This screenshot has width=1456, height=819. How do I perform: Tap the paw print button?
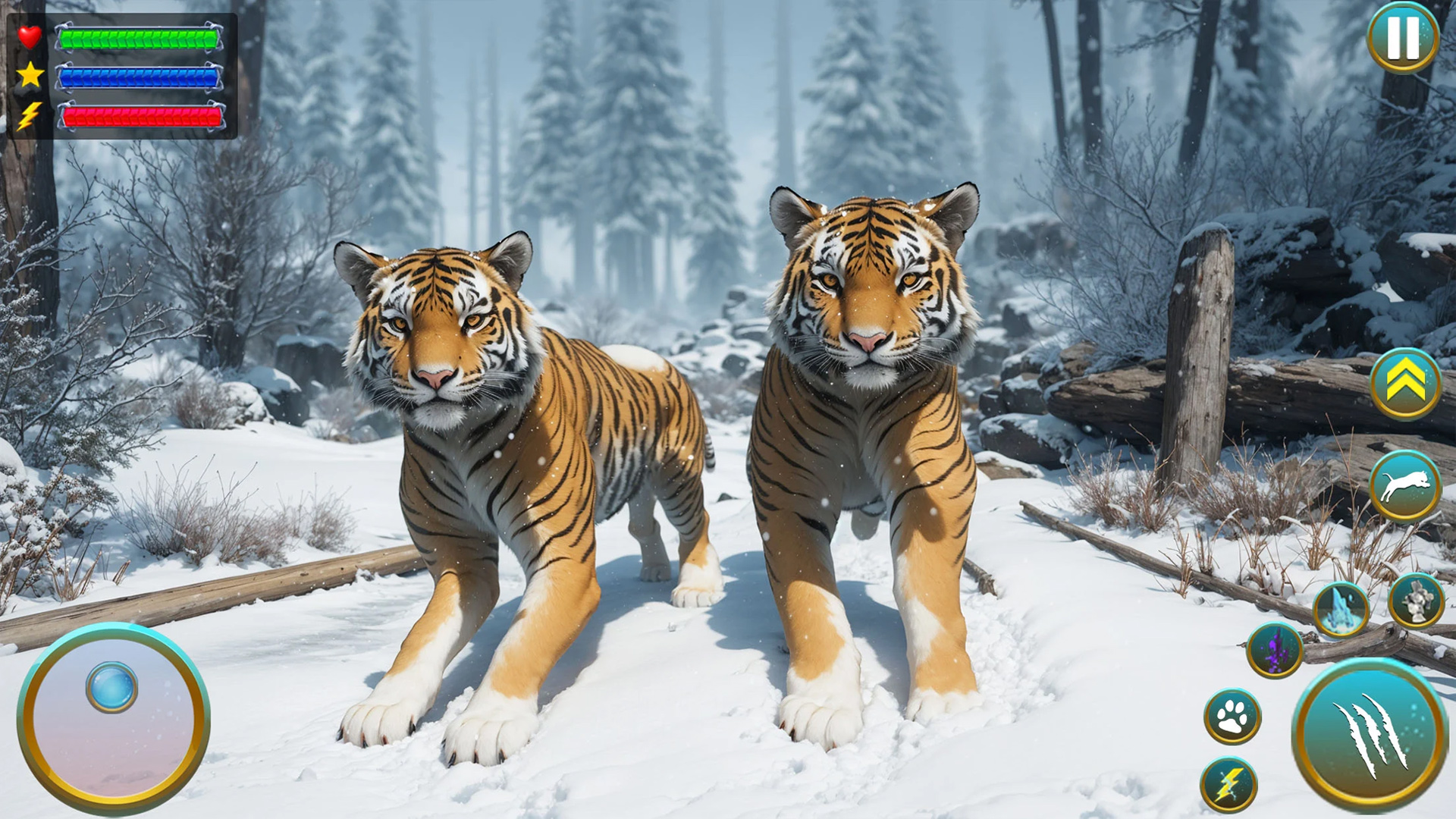click(x=1235, y=714)
